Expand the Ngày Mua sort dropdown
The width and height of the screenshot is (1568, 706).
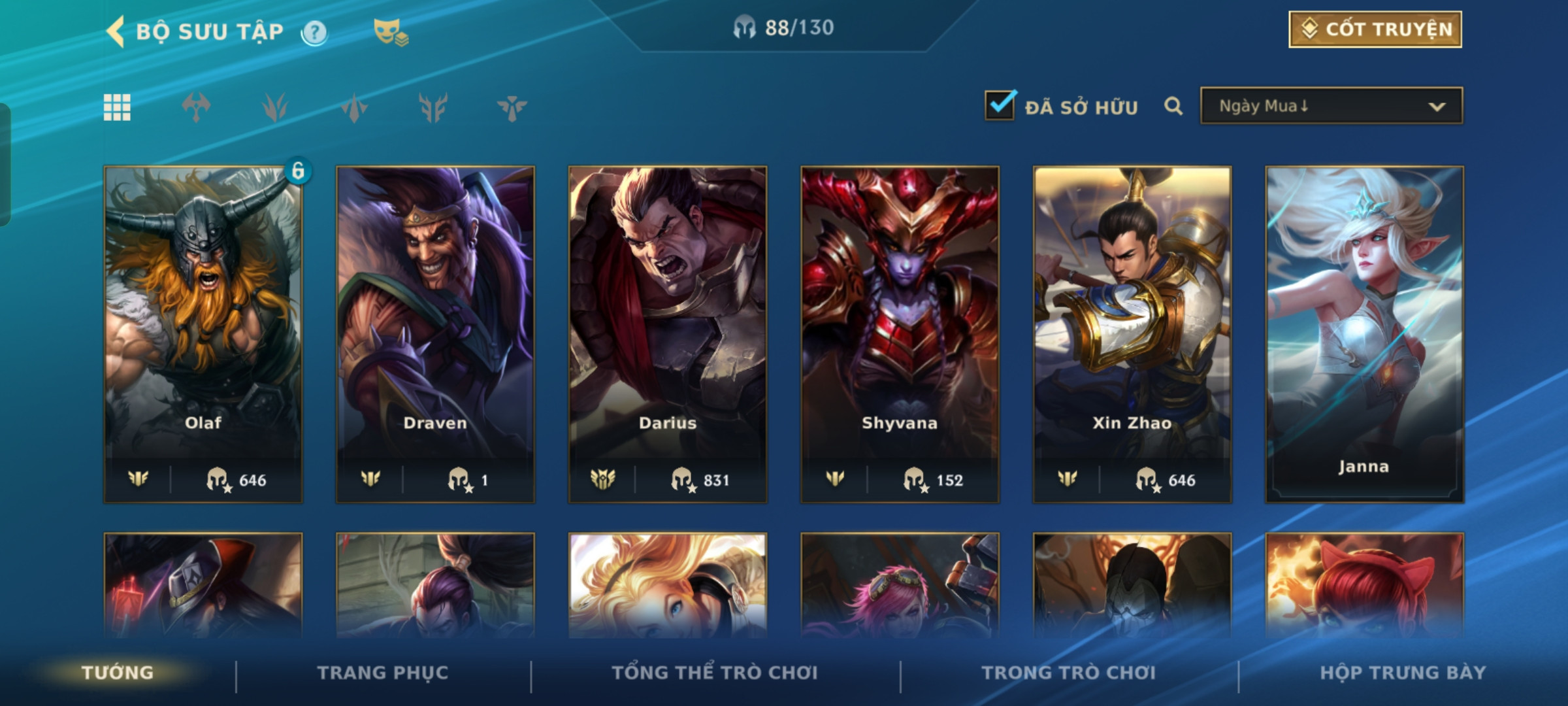point(1331,106)
